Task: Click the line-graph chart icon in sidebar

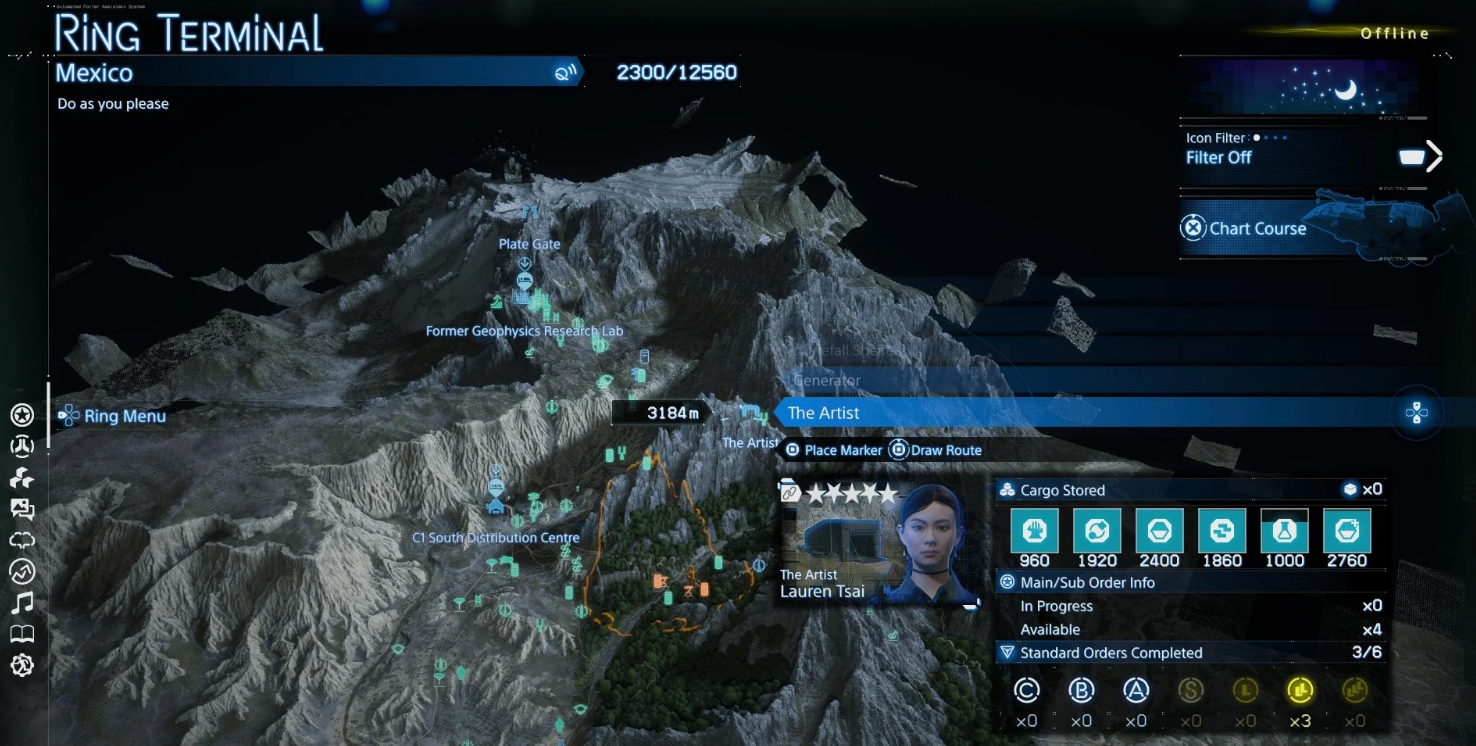Action: point(22,571)
